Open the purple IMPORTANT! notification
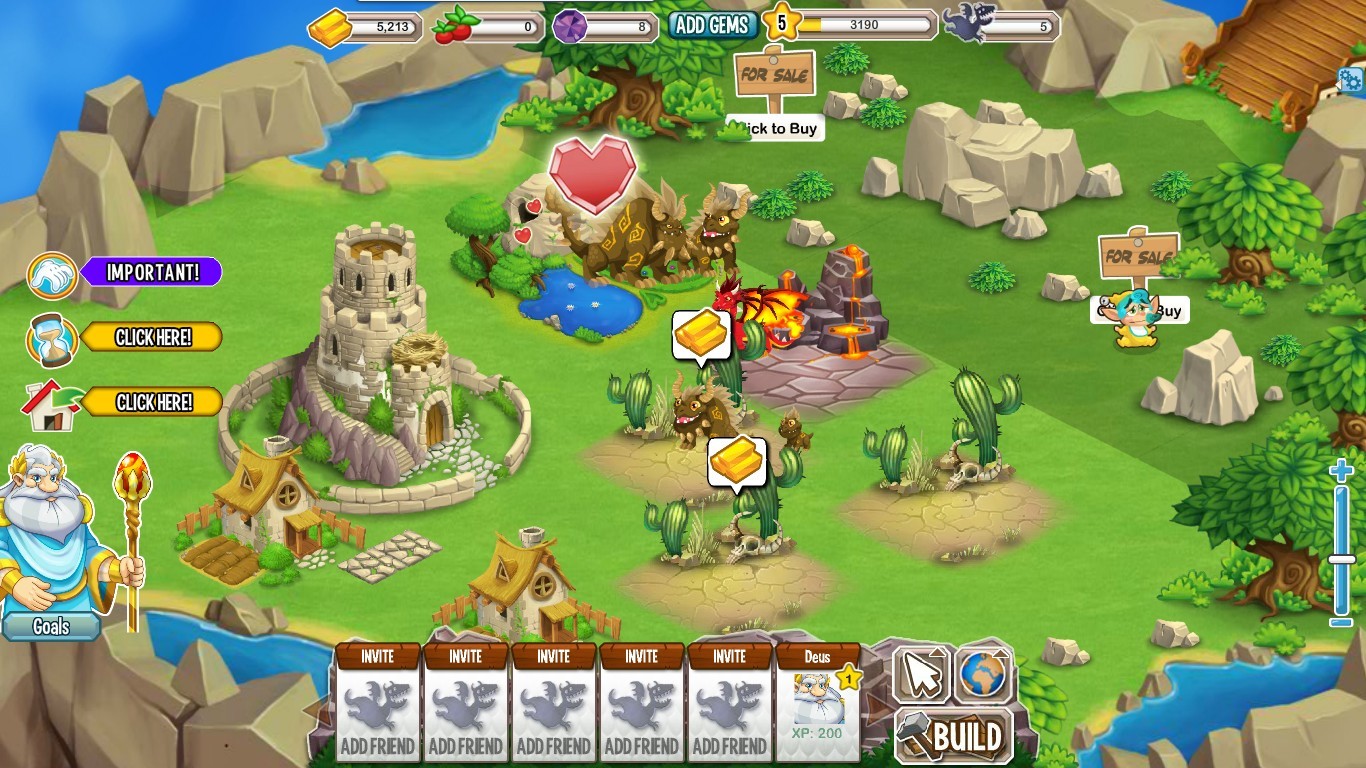Image resolution: width=1366 pixels, height=768 pixels. (151, 272)
